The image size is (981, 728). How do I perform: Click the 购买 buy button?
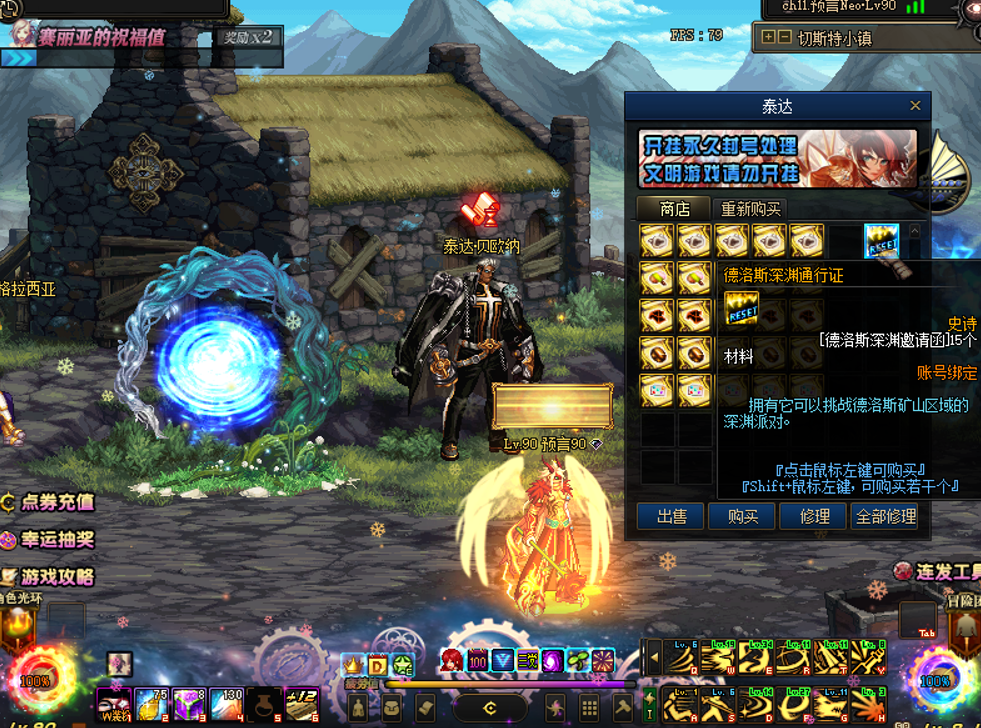742,516
